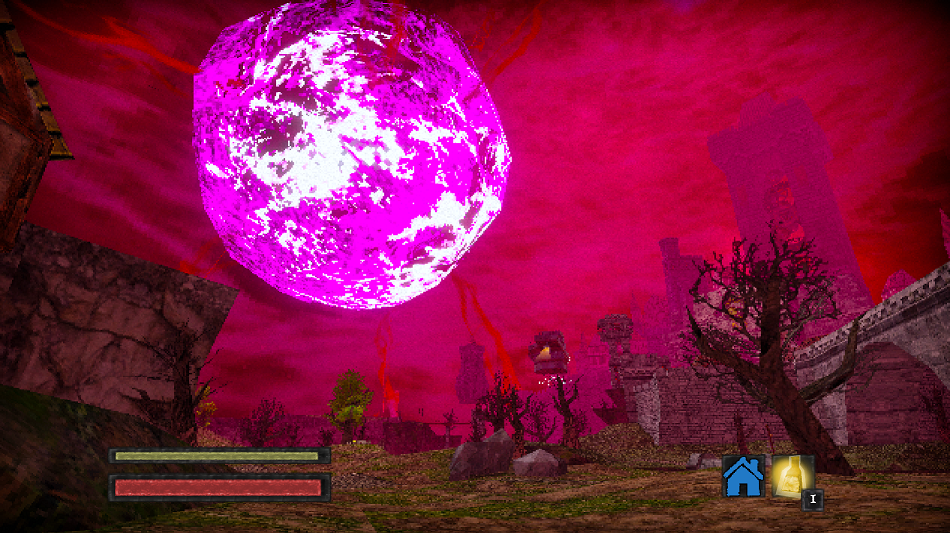Use the glowing yellow flask item
Viewport: 950px width, 533px height.
coord(792,476)
